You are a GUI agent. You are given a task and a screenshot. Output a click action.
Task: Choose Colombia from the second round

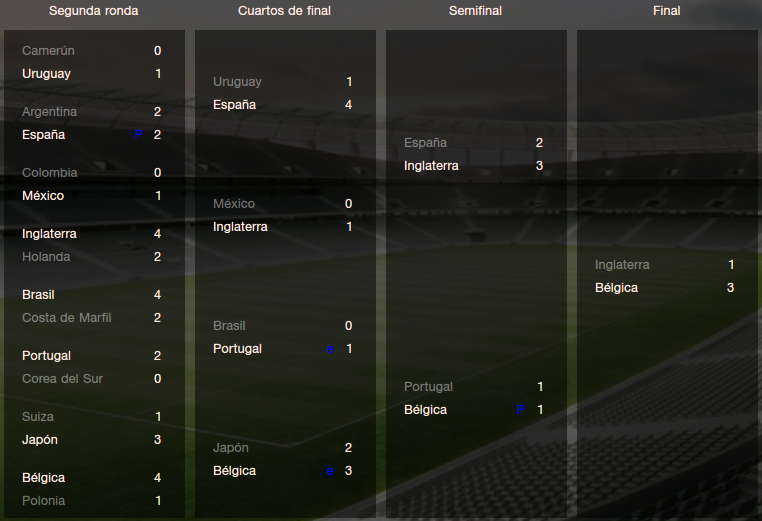(49, 173)
